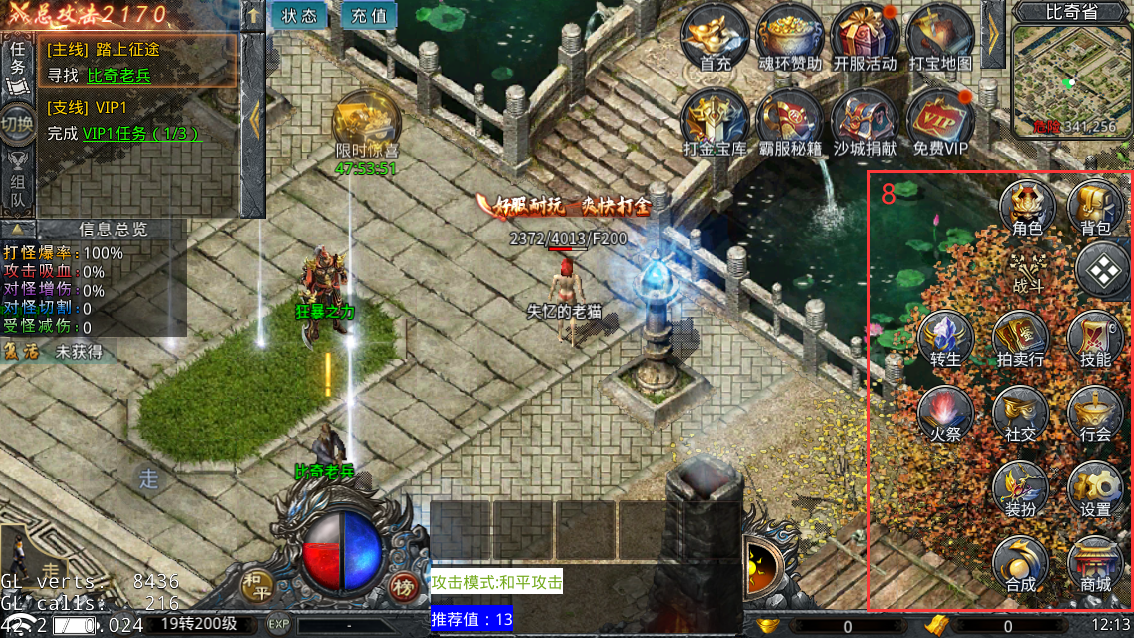The height and width of the screenshot is (638, 1134).
Task: Open the 角色 character panel
Action: click(x=1027, y=209)
